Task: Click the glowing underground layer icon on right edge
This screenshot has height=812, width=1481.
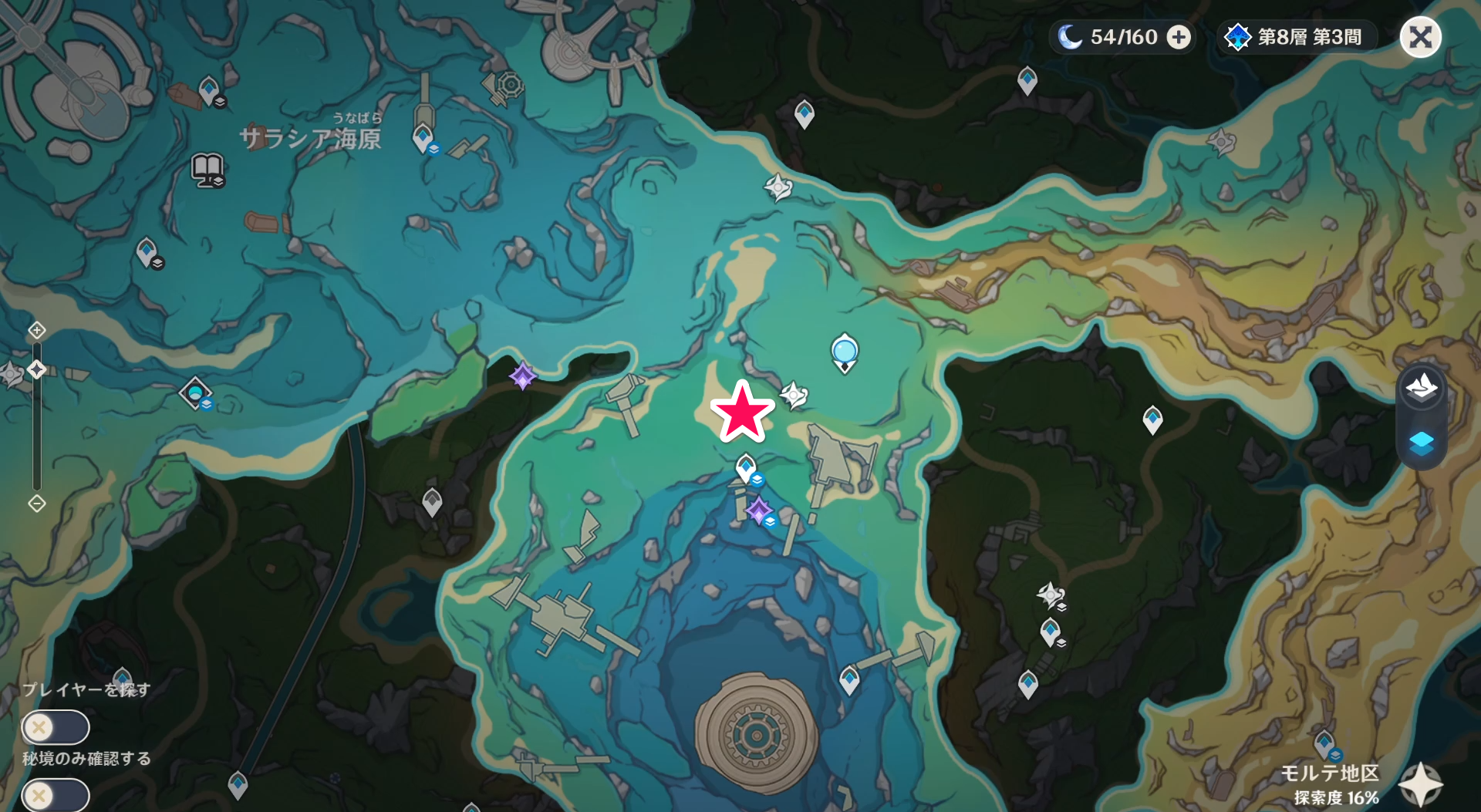Action: 1423,443
